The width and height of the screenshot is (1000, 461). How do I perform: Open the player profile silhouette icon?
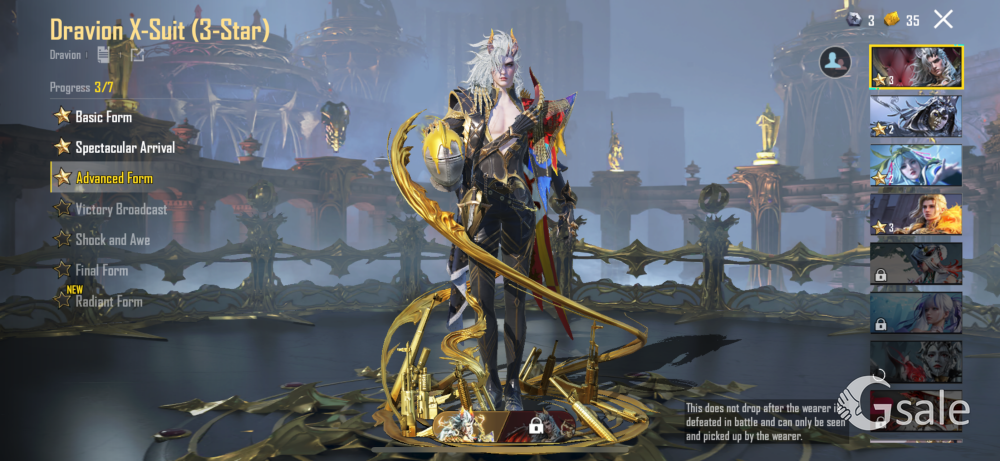point(835,62)
